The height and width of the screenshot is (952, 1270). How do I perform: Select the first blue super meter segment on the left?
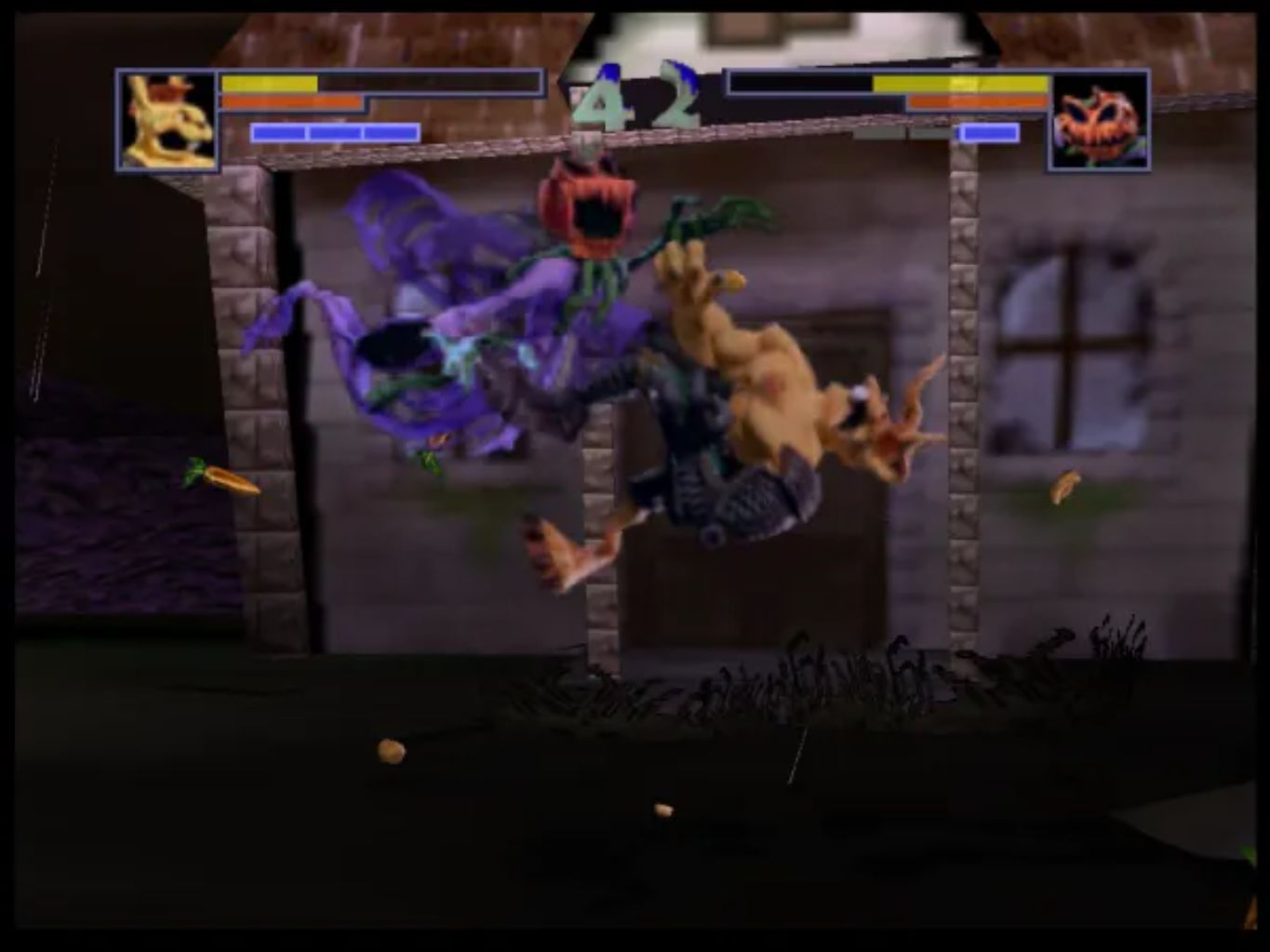[x=279, y=130]
